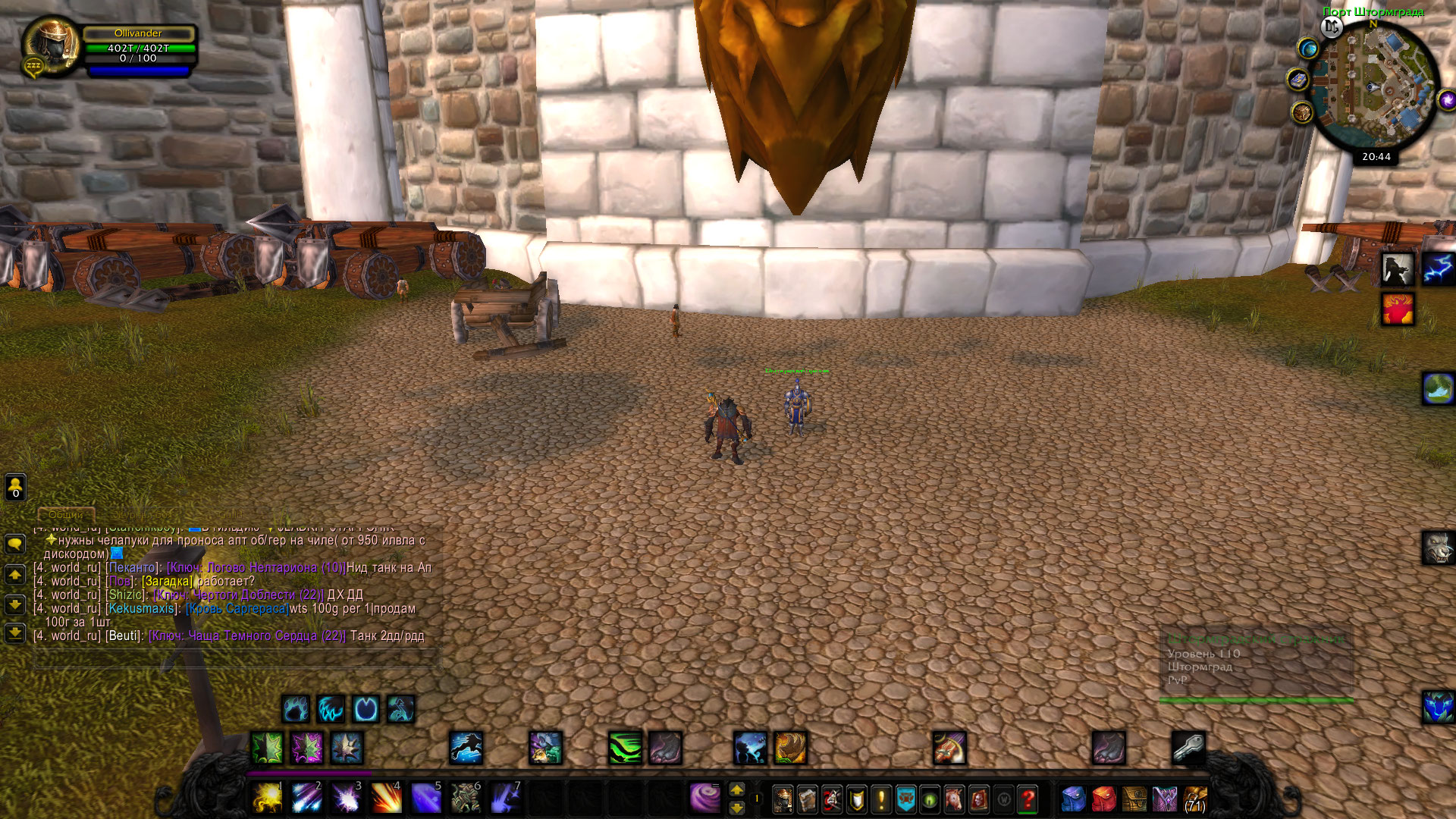The image size is (1456, 819).
Task: Click player name Kekusmaxis in chat
Action: [142, 608]
